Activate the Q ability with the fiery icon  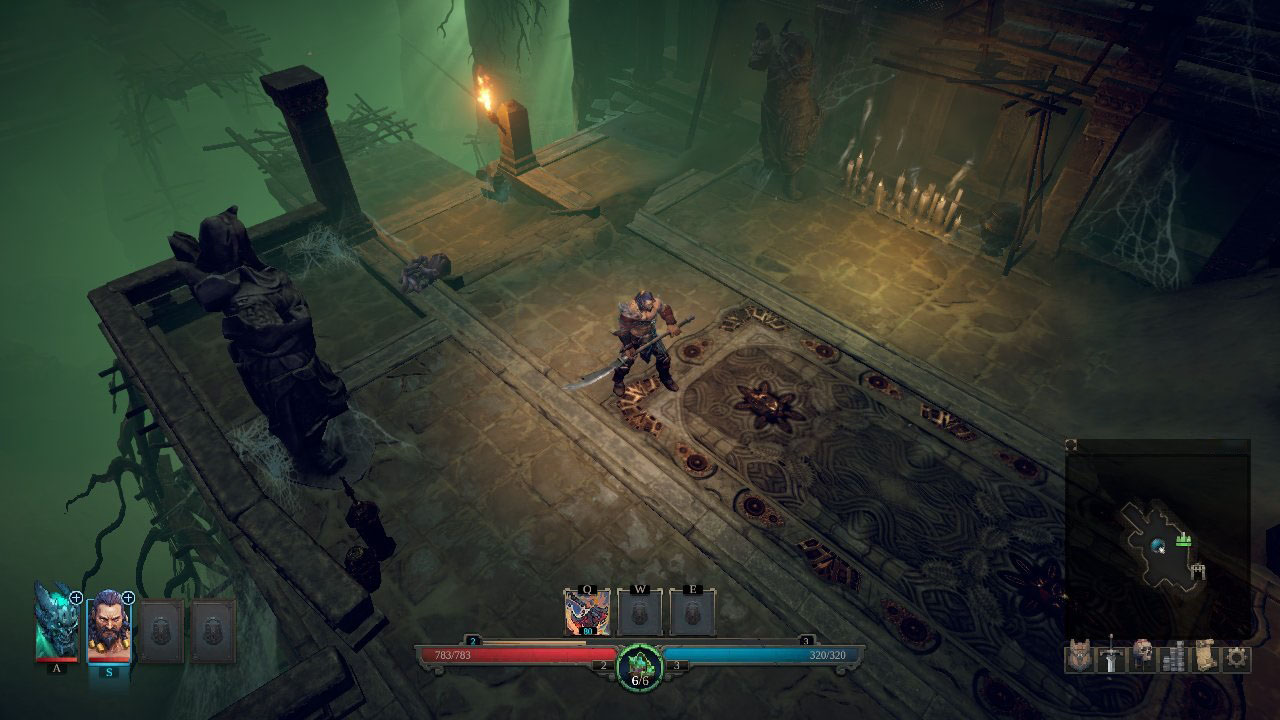(587, 612)
